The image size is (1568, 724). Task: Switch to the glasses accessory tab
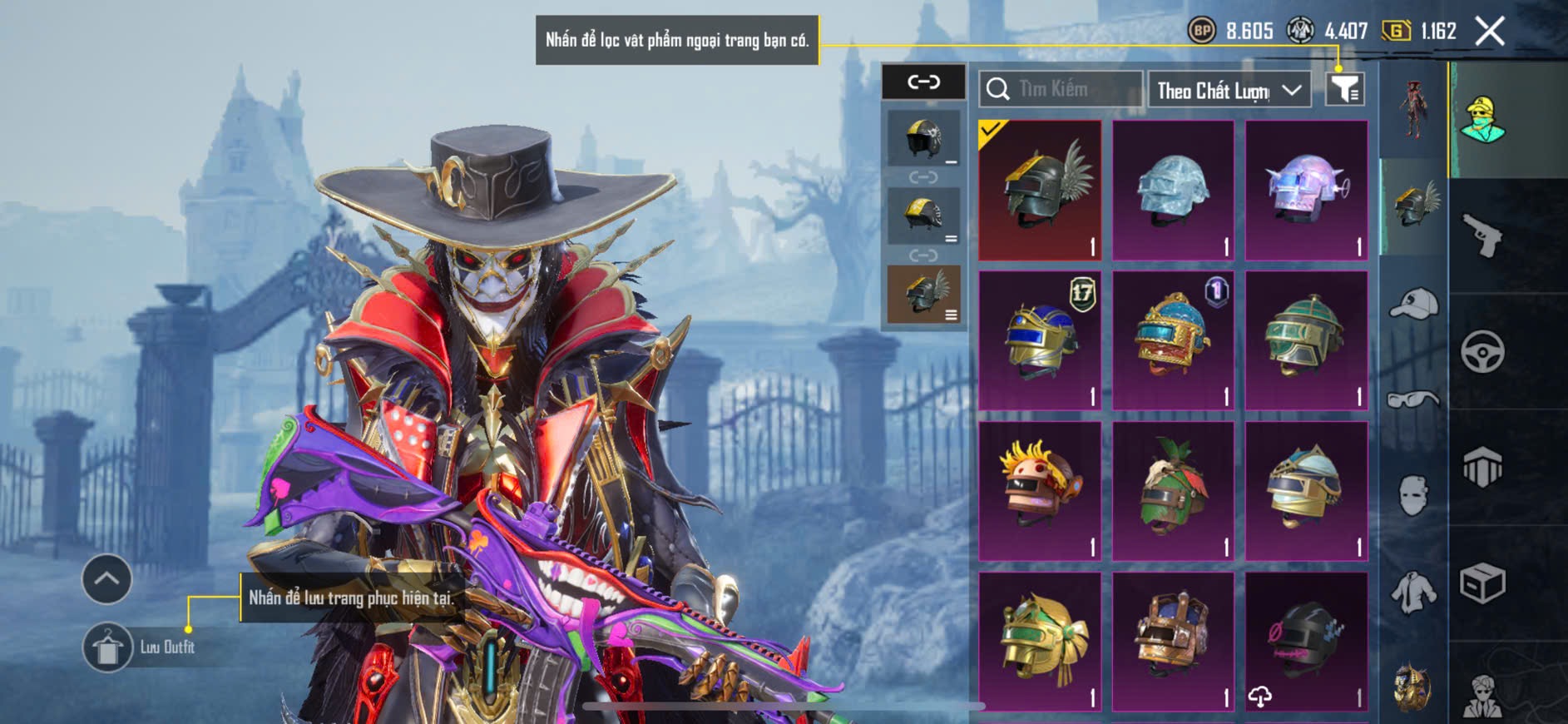1413,400
